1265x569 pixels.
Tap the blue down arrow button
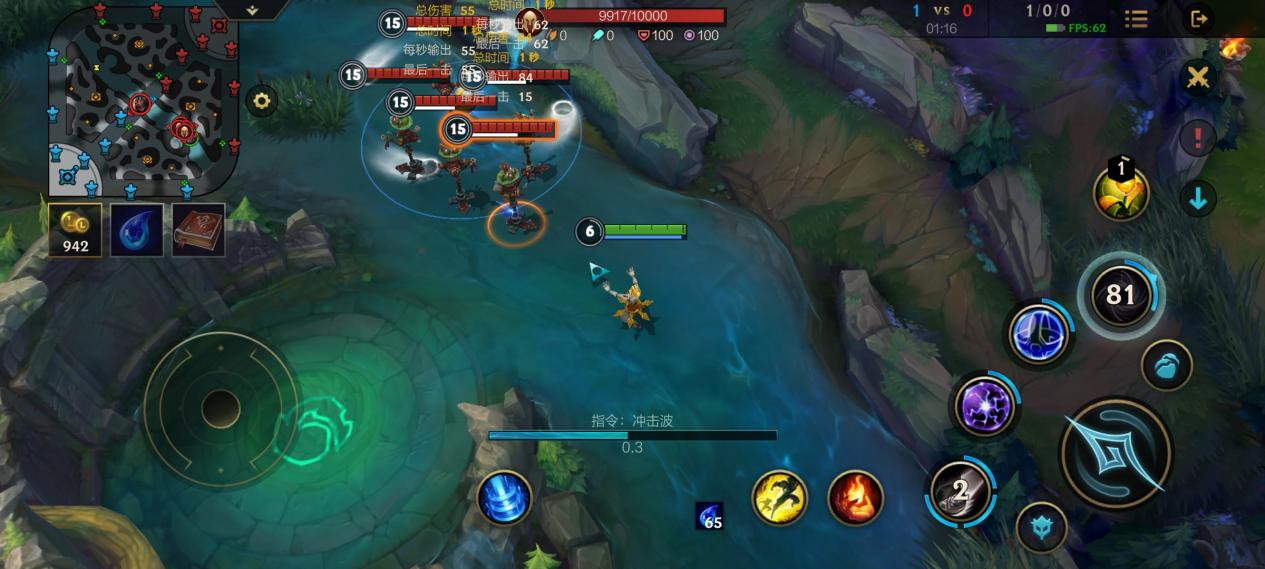click(1197, 198)
